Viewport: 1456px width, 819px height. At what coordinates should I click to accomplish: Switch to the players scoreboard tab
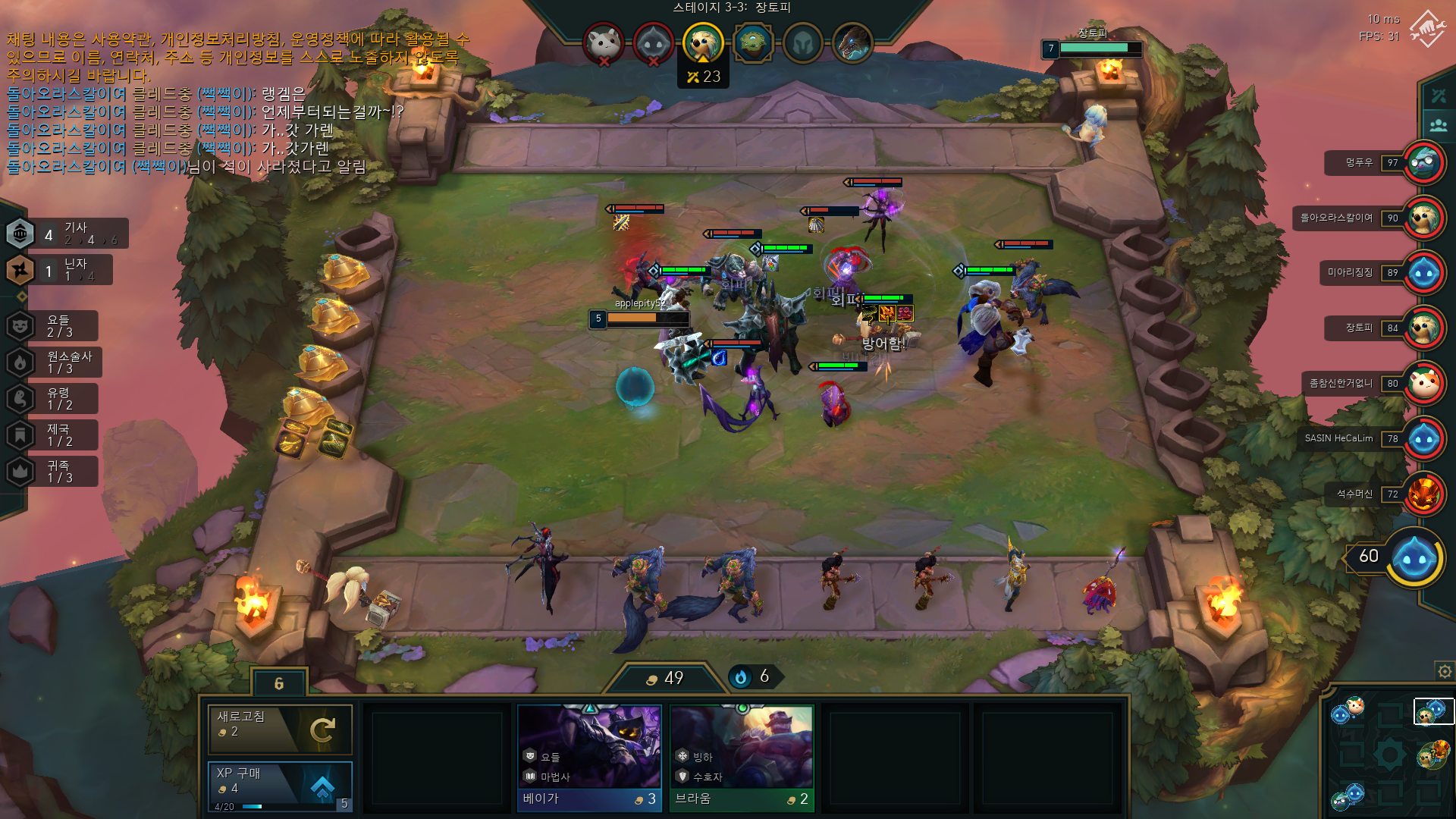click(x=1439, y=125)
